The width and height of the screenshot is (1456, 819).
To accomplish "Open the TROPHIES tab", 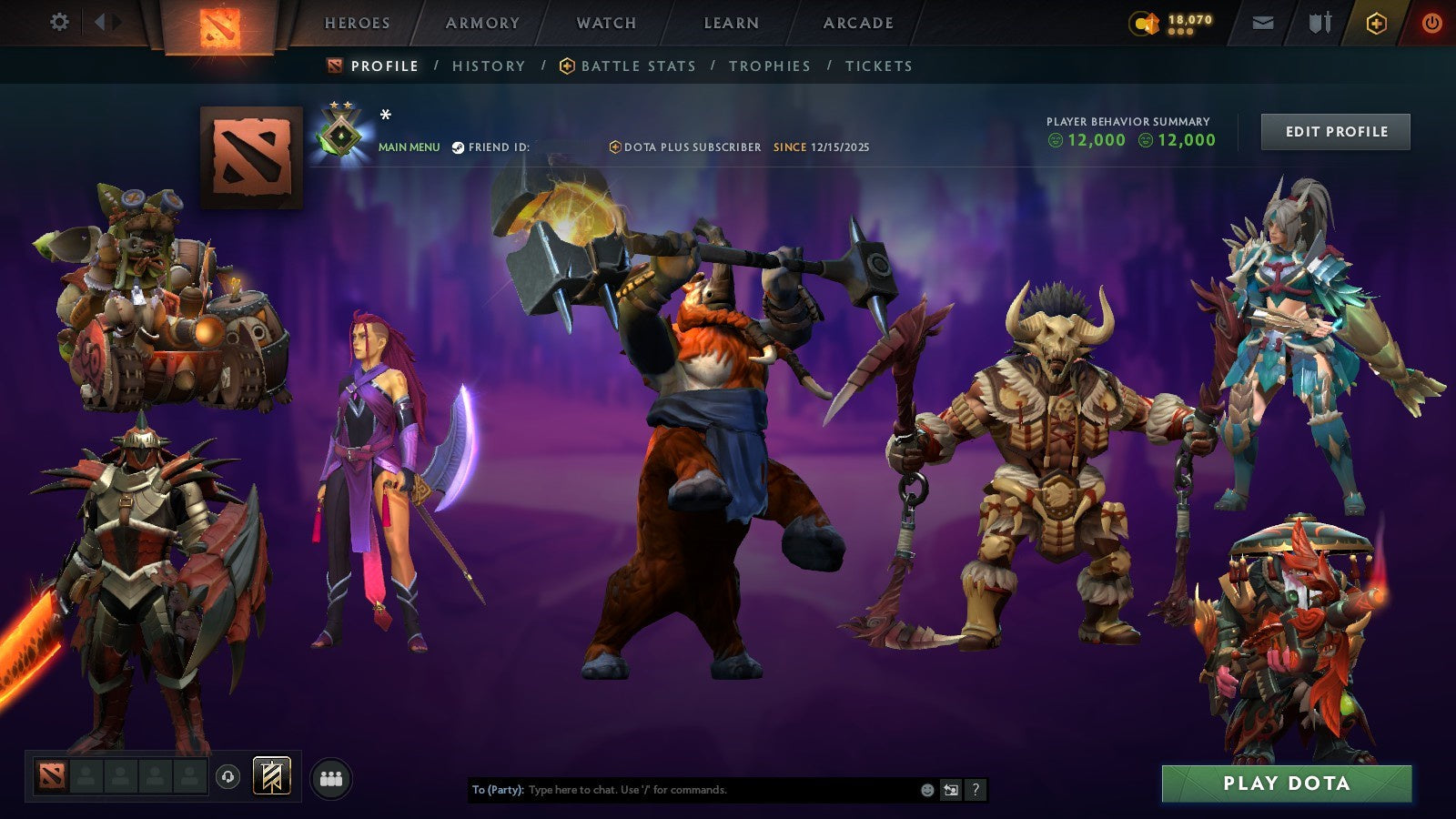I will 768,66.
